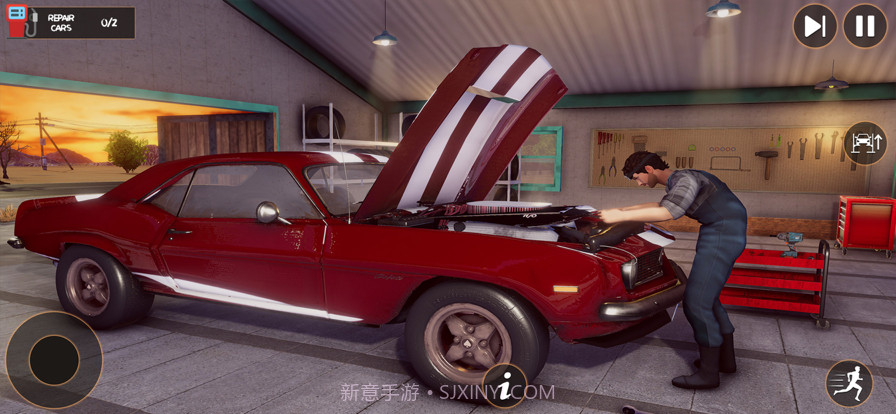The image size is (896, 414).
Task: Open the Repair Cars objective tracker
Action: (70, 22)
